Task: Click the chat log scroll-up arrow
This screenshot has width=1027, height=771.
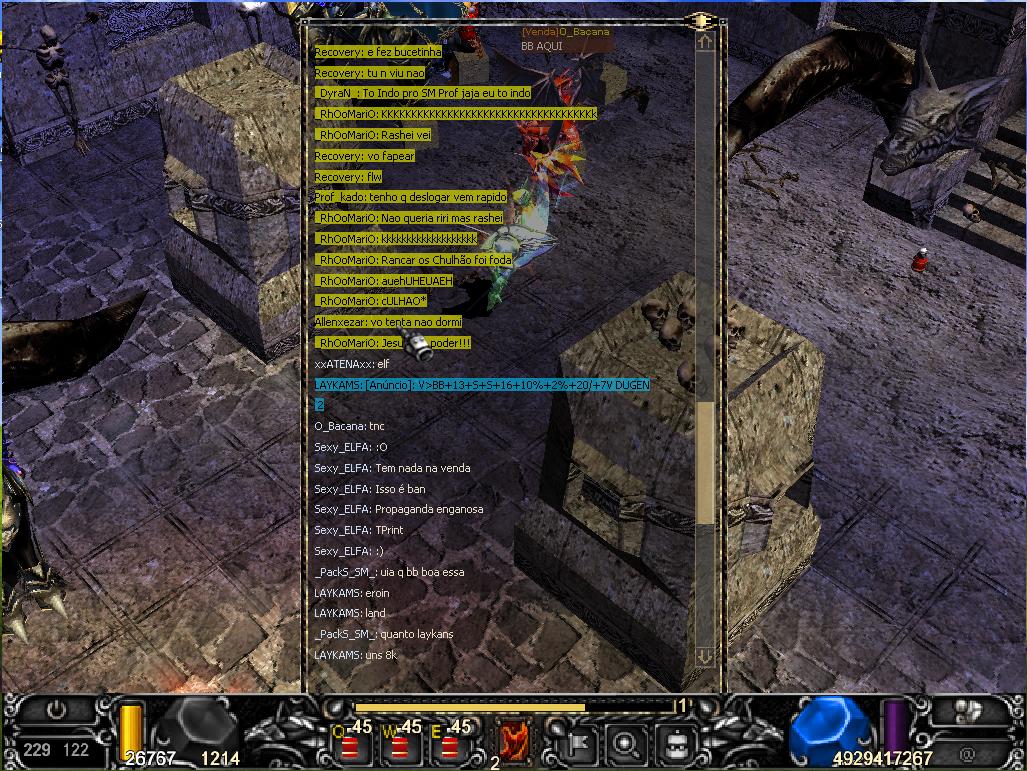Action: tap(705, 43)
